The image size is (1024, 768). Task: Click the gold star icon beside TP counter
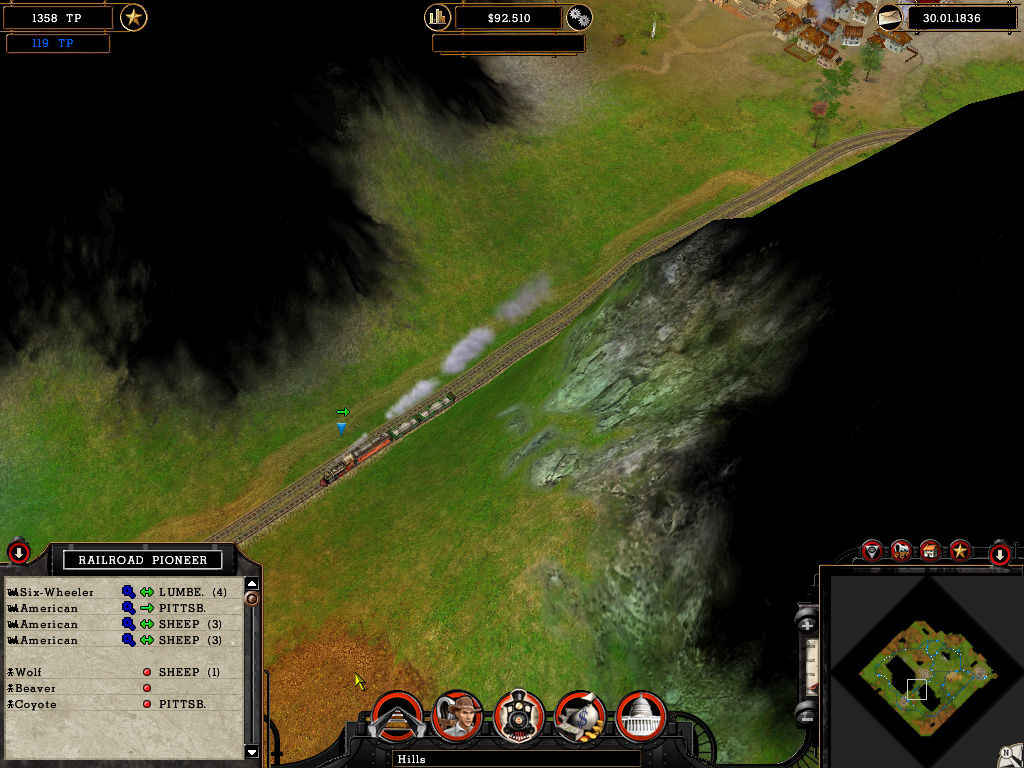[x=133, y=17]
